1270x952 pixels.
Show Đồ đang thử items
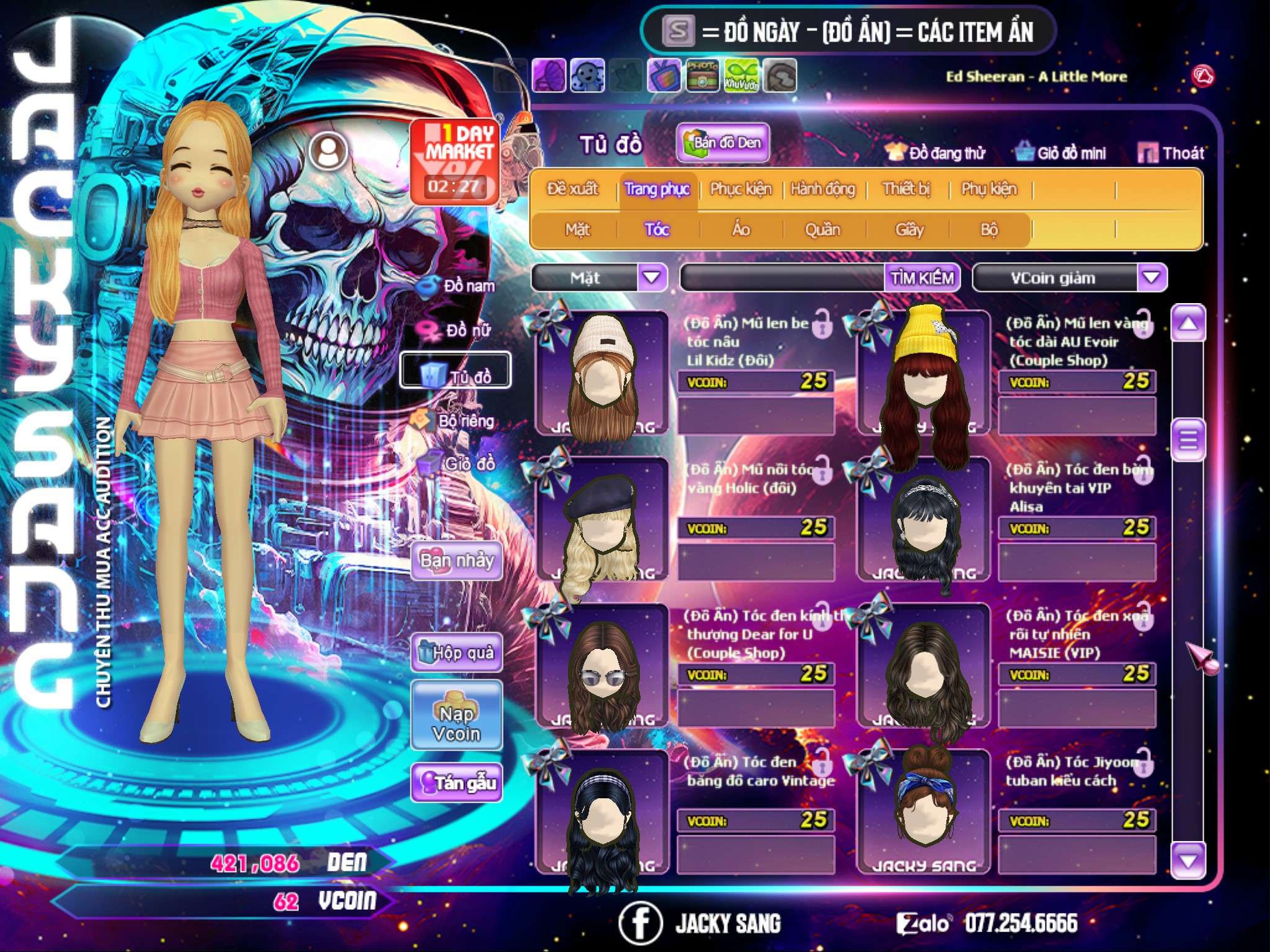tap(936, 153)
